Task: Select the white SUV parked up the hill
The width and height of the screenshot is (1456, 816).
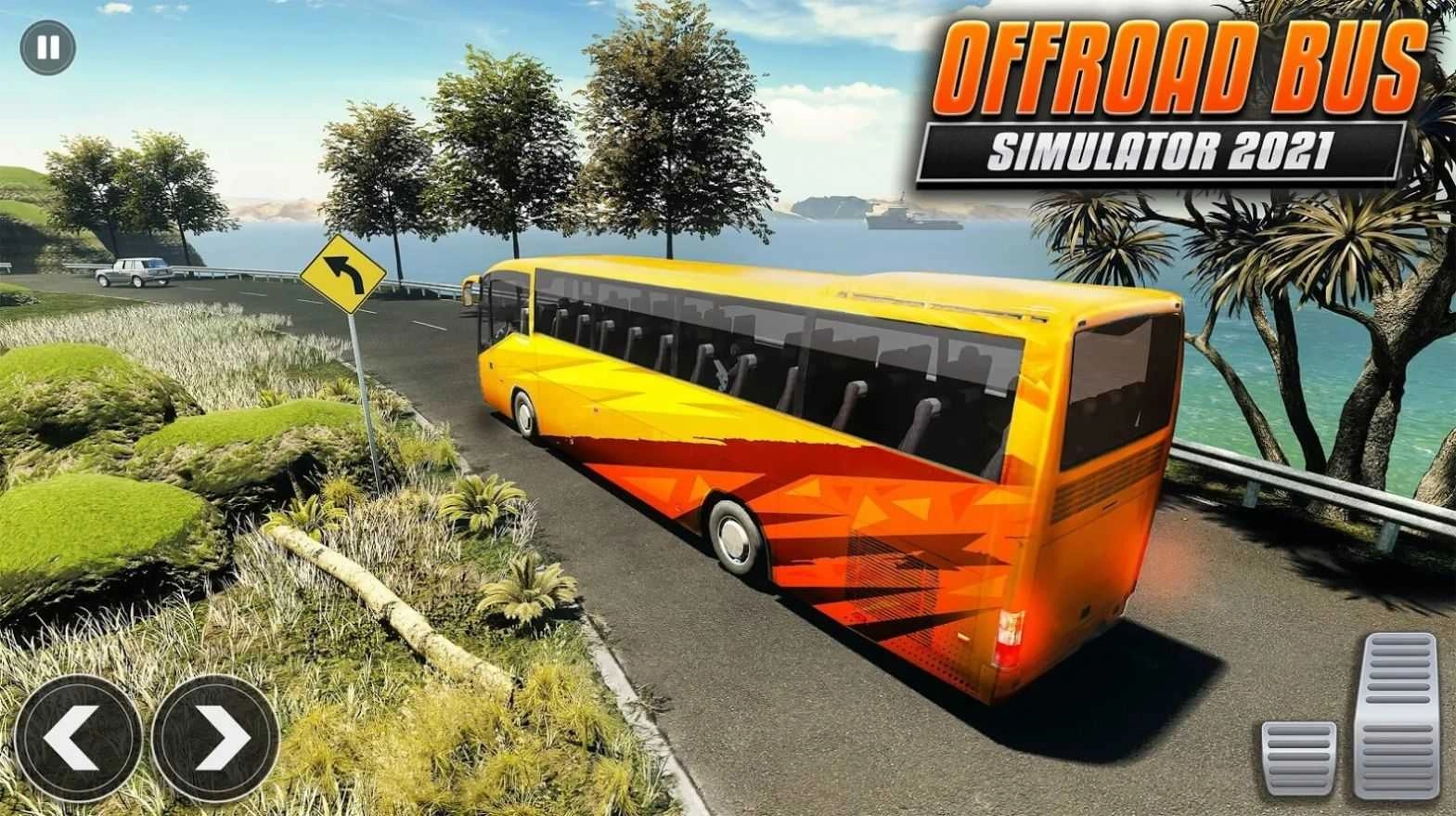Action: 130,271
